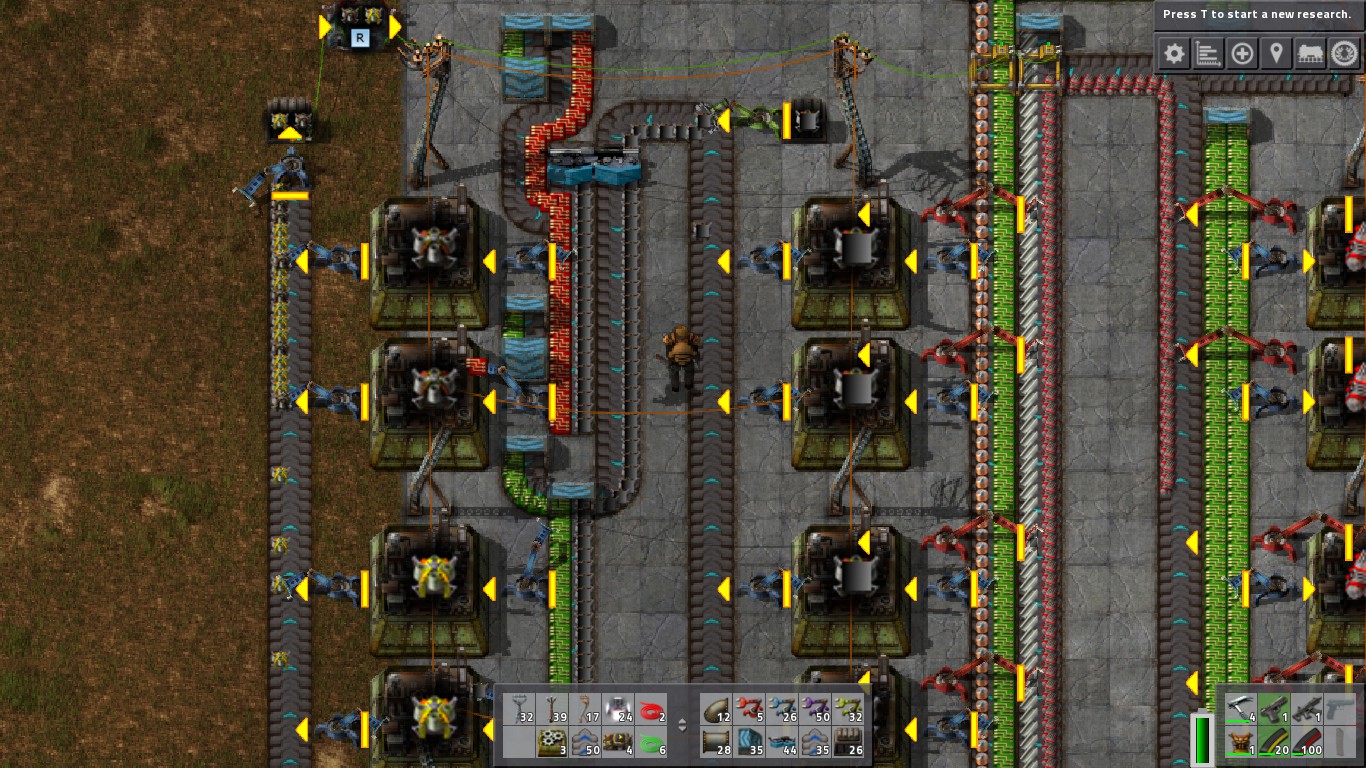This screenshot has width=1366, height=768.
Task: Open the technology research screen
Action: (x=1345, y=53)
